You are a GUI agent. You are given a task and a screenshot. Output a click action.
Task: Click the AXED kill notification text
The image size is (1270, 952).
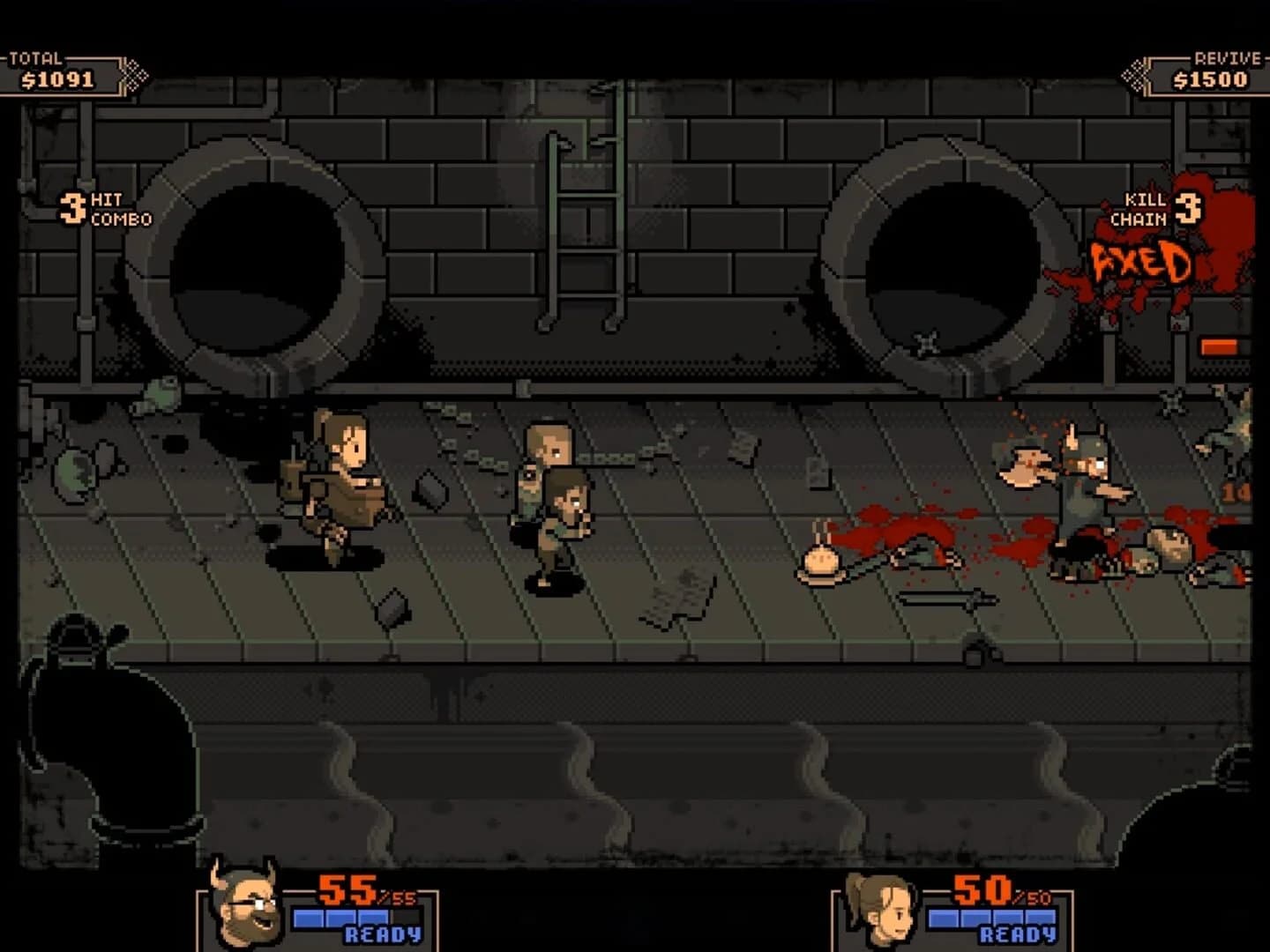click(x=1142, y=262)
